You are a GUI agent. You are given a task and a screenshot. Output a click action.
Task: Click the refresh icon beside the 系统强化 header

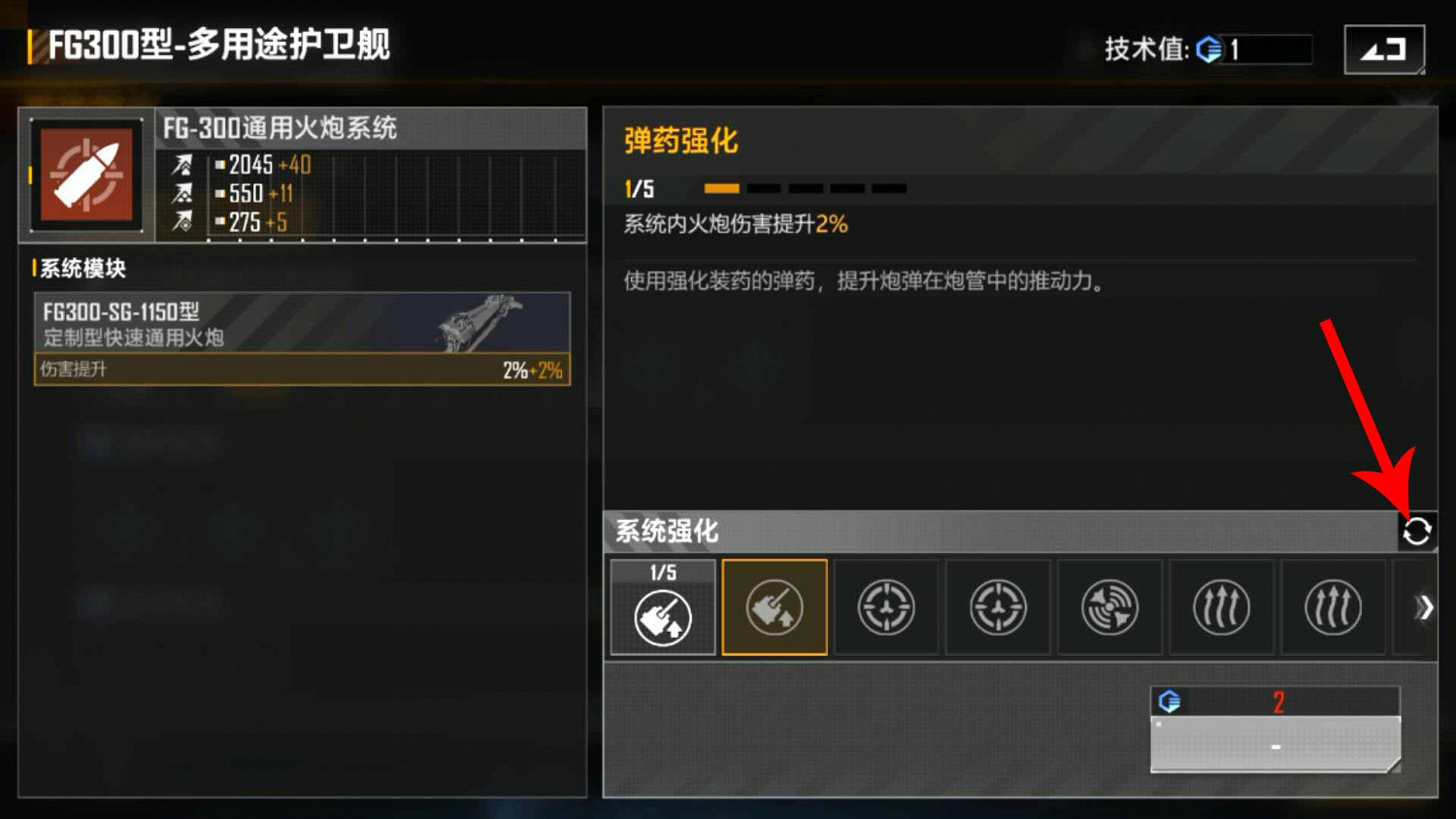[x=1418, y=530]
